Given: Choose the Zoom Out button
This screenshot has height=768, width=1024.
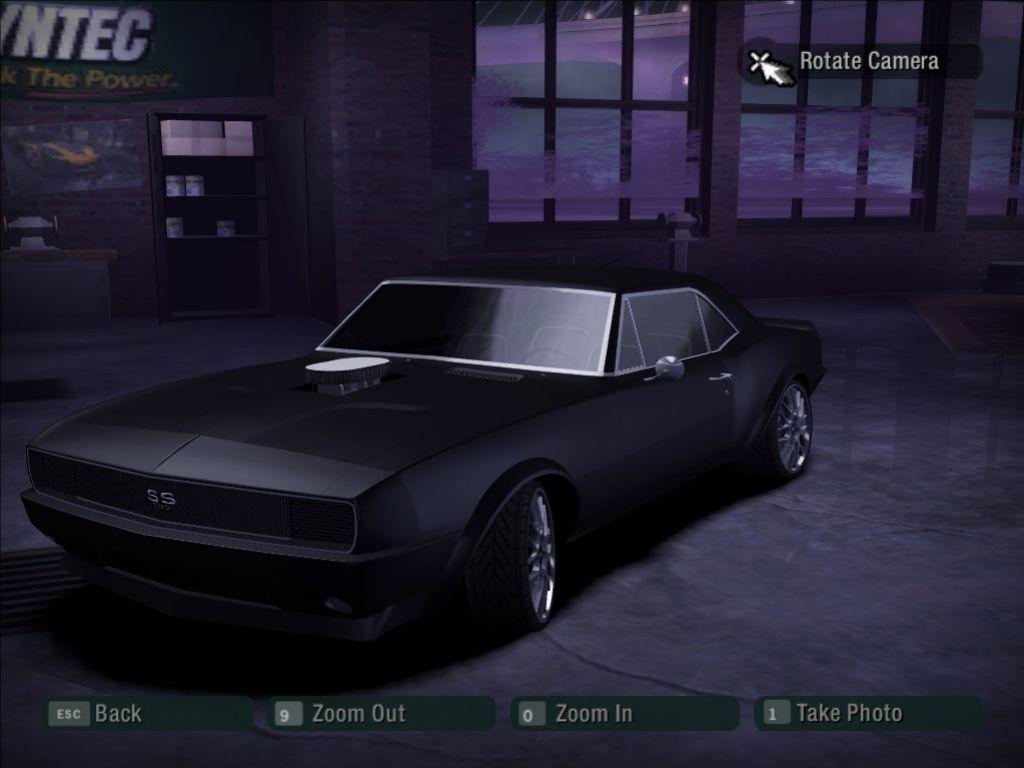Looking at the screenshot, I should (x=357, y=714).
